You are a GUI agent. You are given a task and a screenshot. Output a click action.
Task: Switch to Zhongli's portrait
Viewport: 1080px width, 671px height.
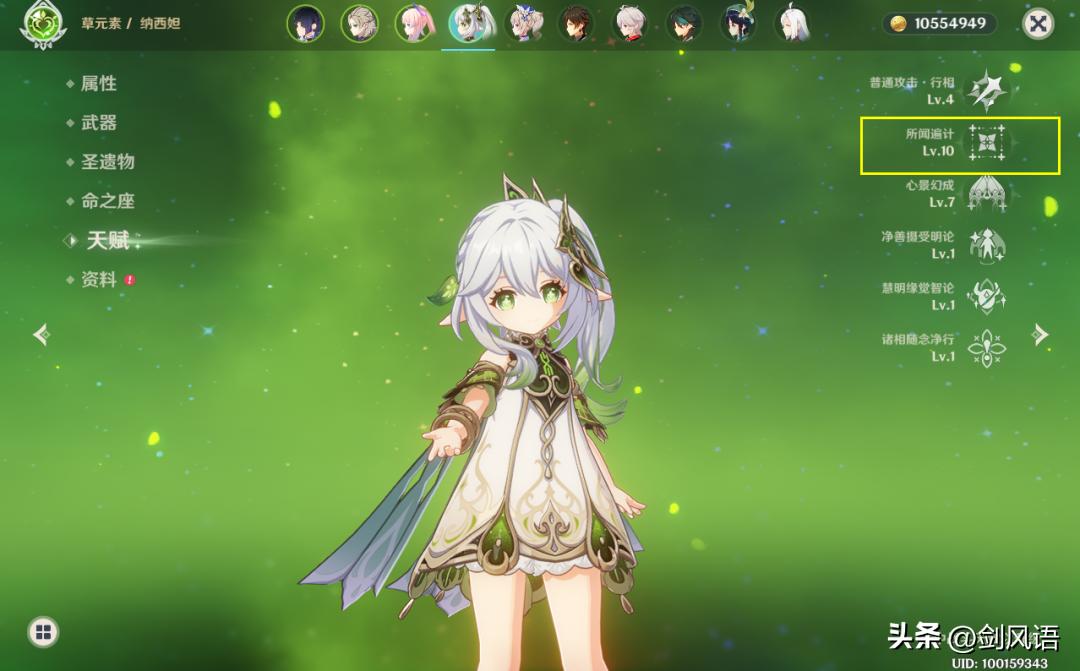click(576, 24)
